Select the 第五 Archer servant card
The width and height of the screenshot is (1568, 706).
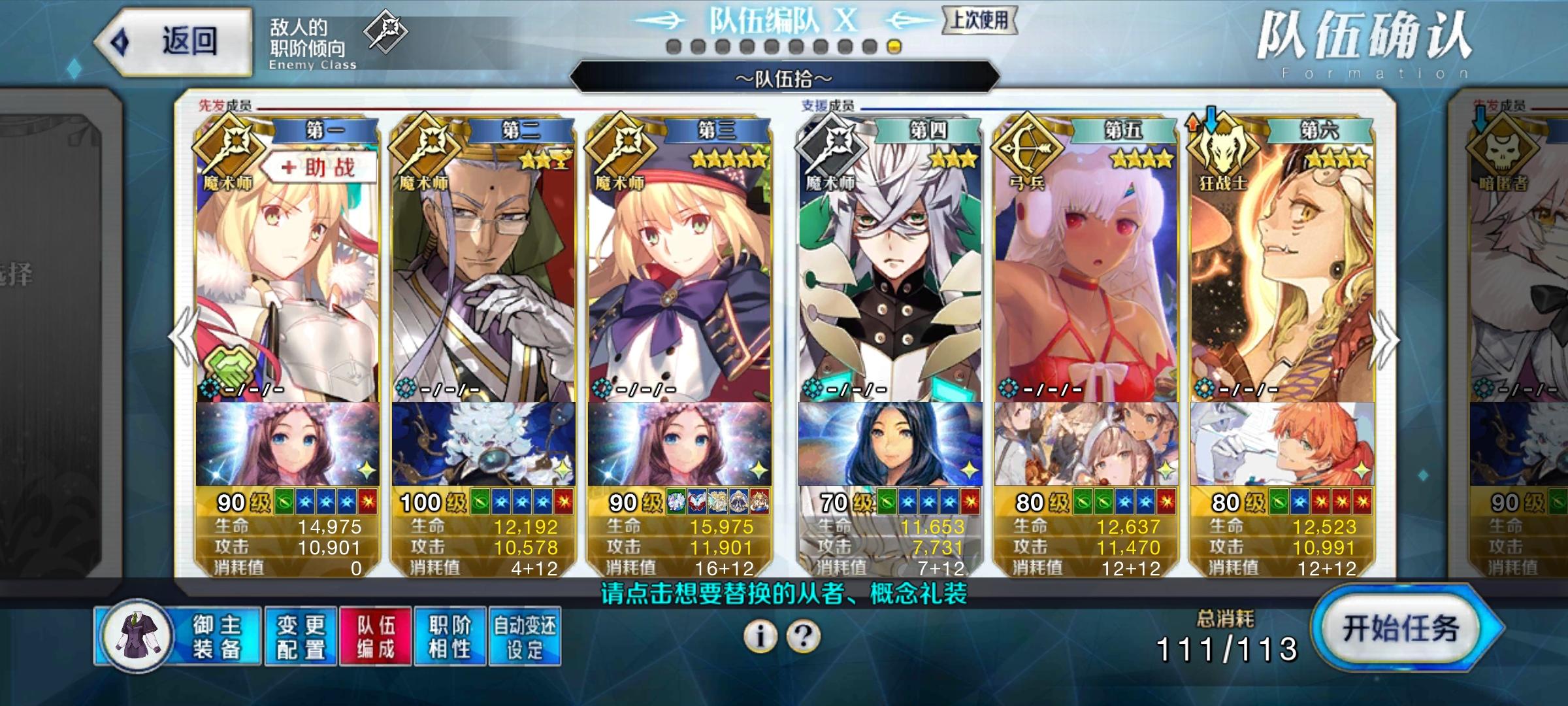click(1086, 275)
